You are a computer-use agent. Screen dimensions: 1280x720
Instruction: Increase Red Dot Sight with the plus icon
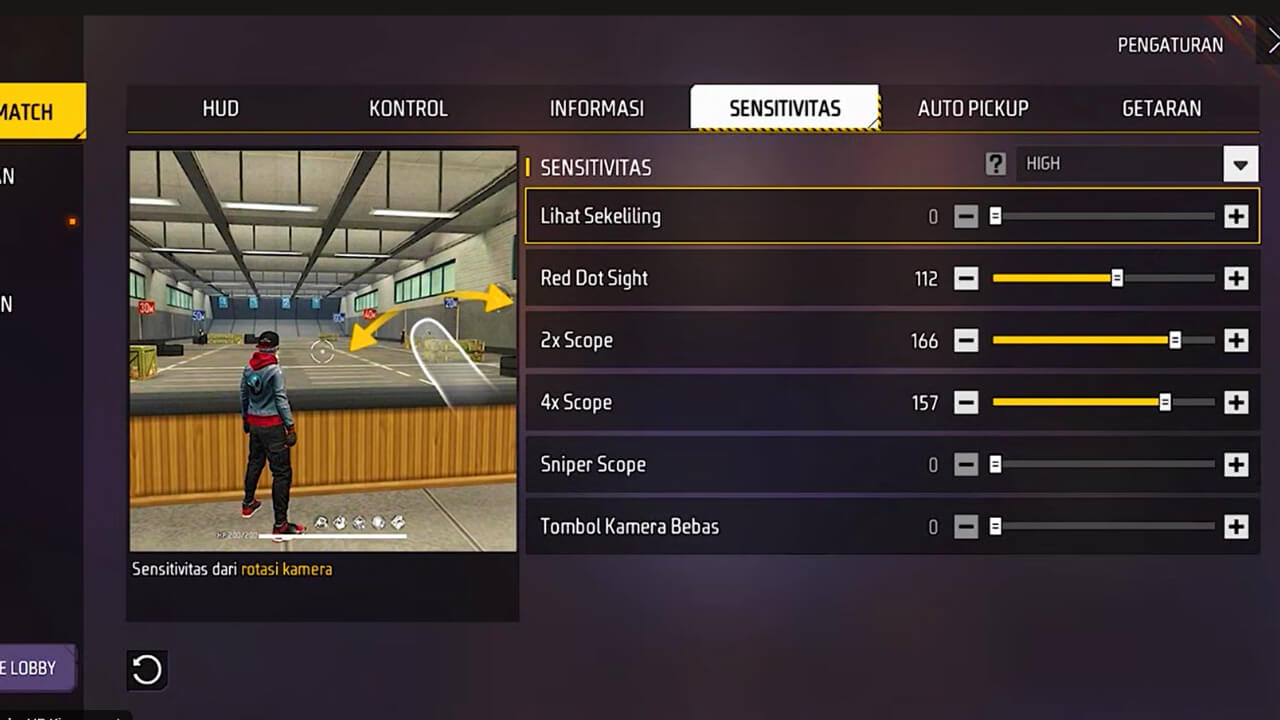pos(1236,278)
